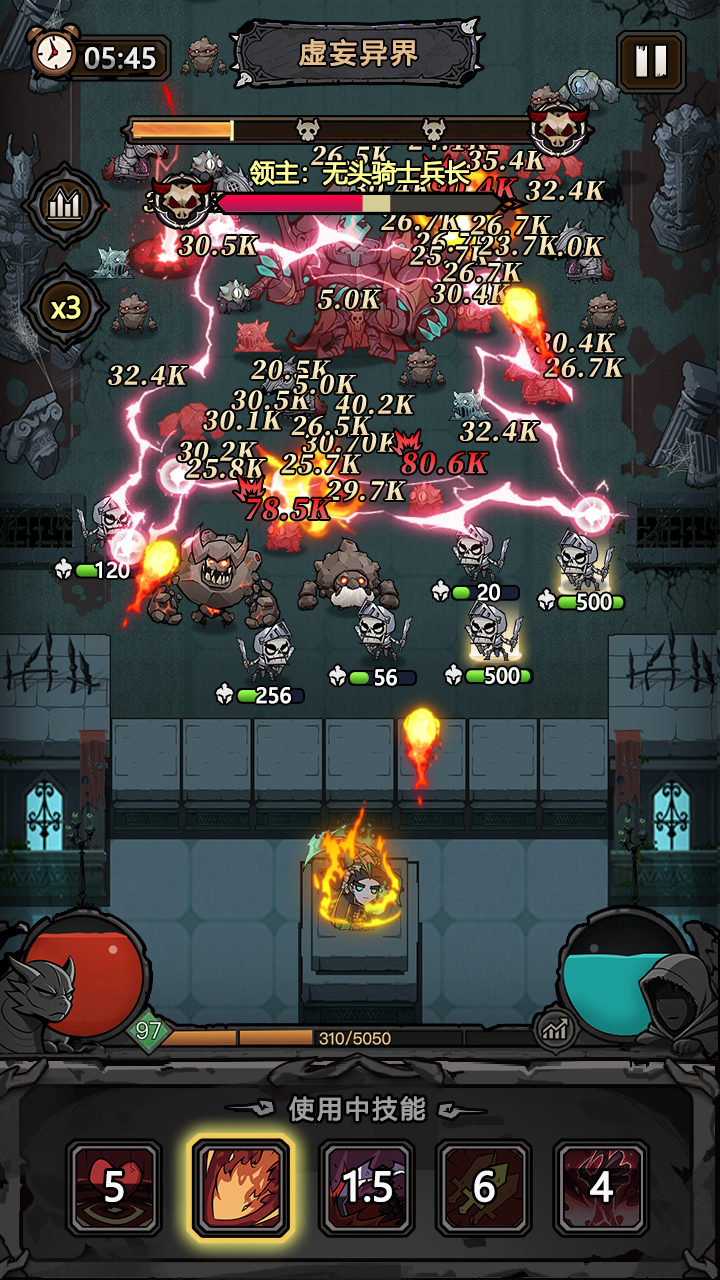
Task: Select the dark red skill showing 4
Action: point(601,1187)
